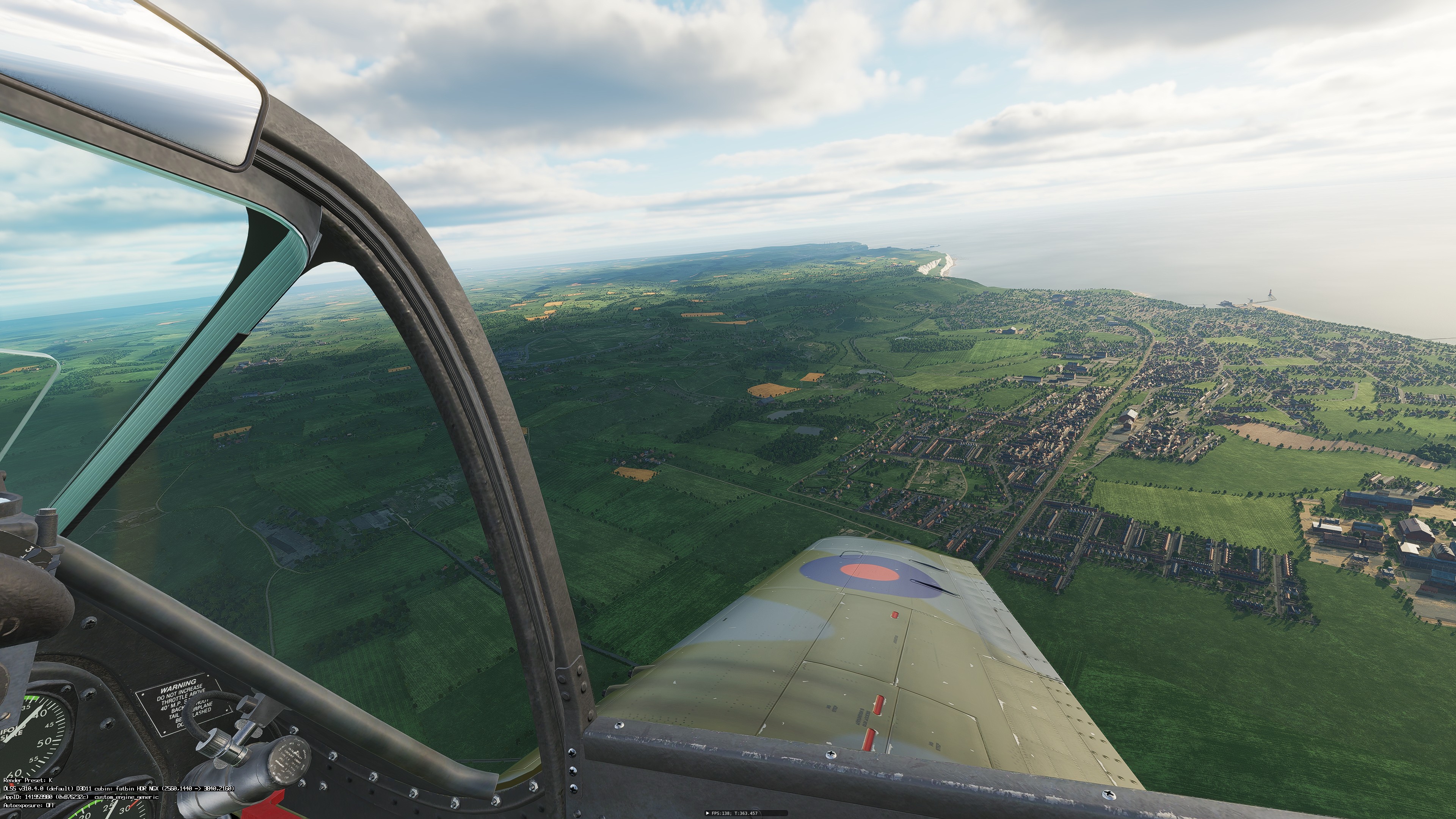Image resolution: width=1456 pixels, height=819 pixels.
Task: Expand the FPS counter panel arrow
Action: (708, 813)
